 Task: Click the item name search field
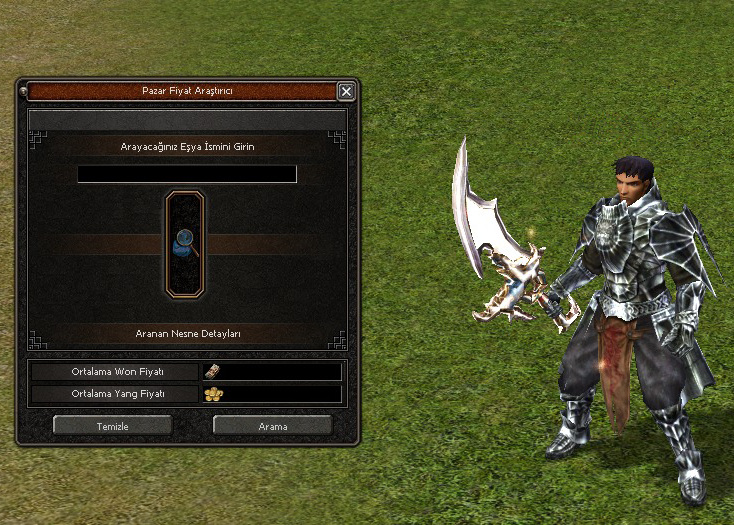tap(187, 174)
